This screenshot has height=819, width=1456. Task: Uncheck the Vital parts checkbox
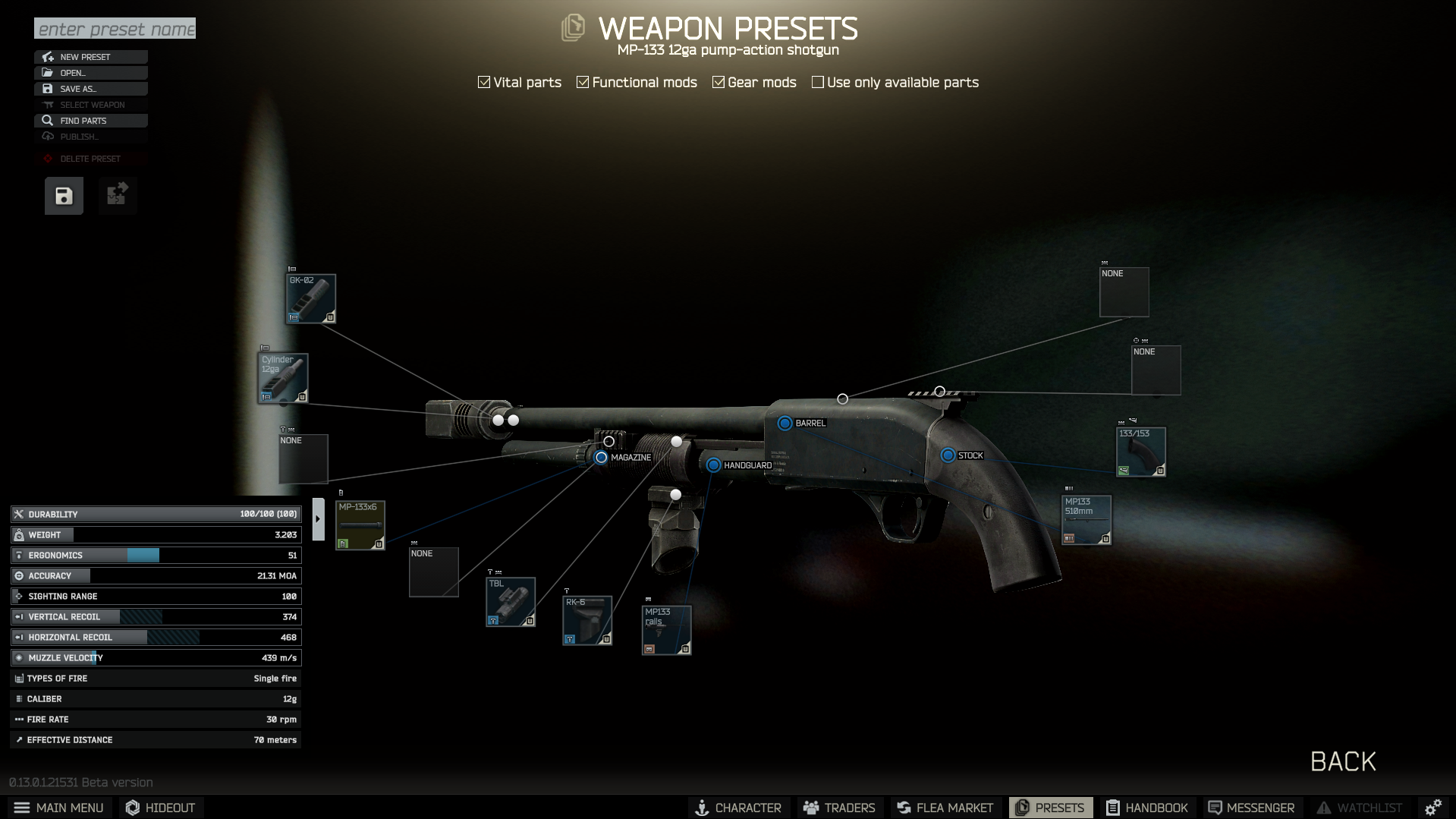(x=483, y=81)
